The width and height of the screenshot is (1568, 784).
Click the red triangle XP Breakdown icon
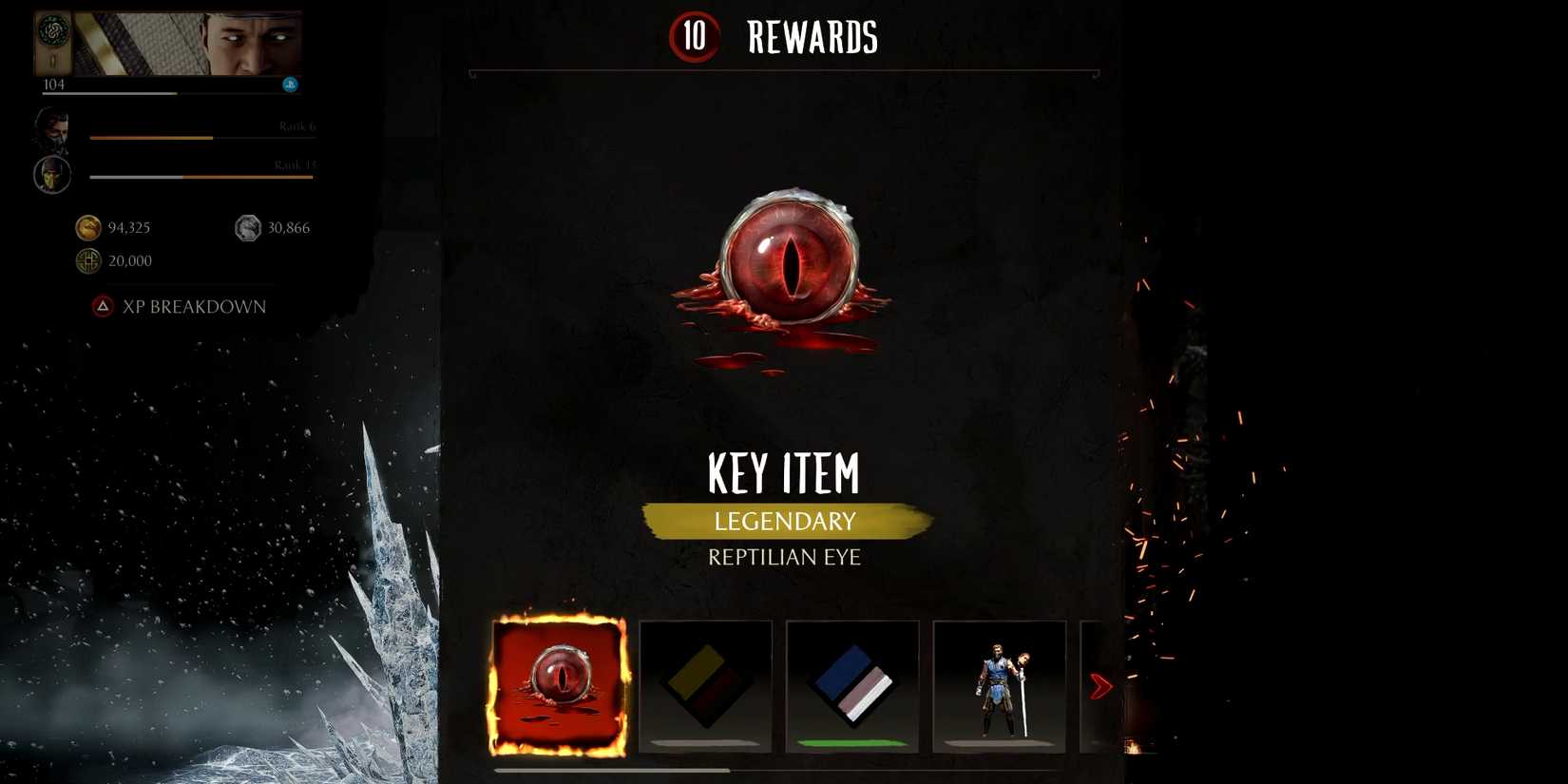point(105,306)
